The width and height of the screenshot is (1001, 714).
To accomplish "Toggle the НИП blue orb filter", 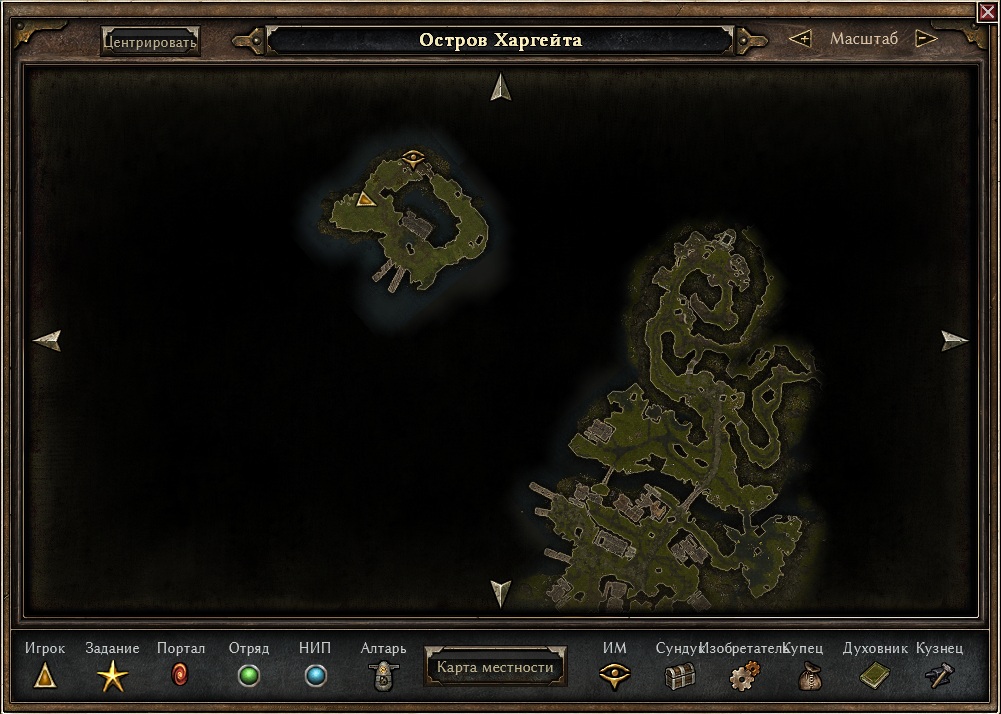I will tap(316, 676).
